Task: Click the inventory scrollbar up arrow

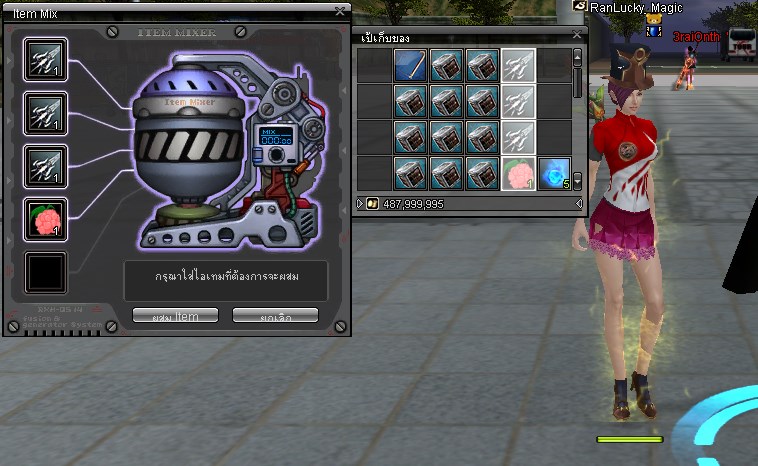Action: pyautogui.click(x=577, y=56)
